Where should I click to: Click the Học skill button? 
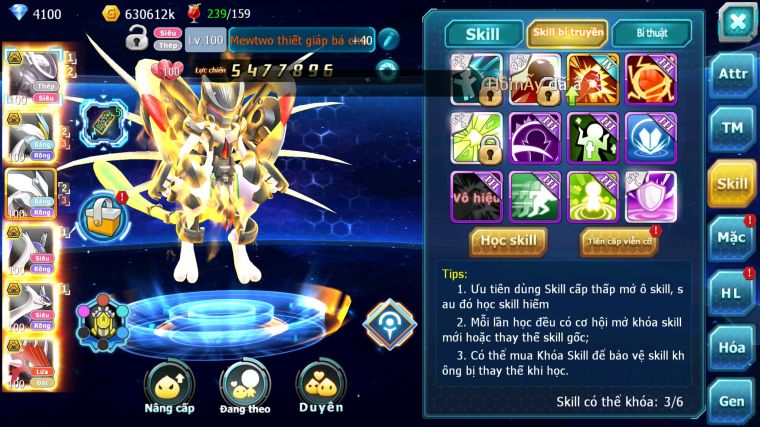pos(510,241)
